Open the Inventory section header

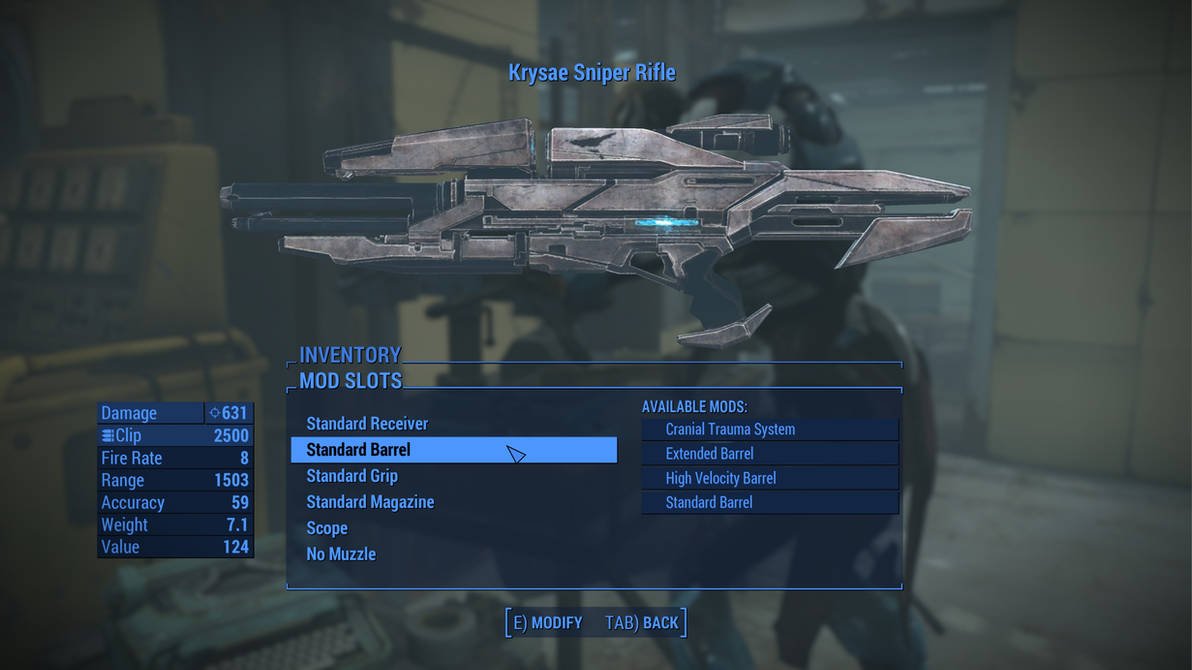[x=350, y=355]
